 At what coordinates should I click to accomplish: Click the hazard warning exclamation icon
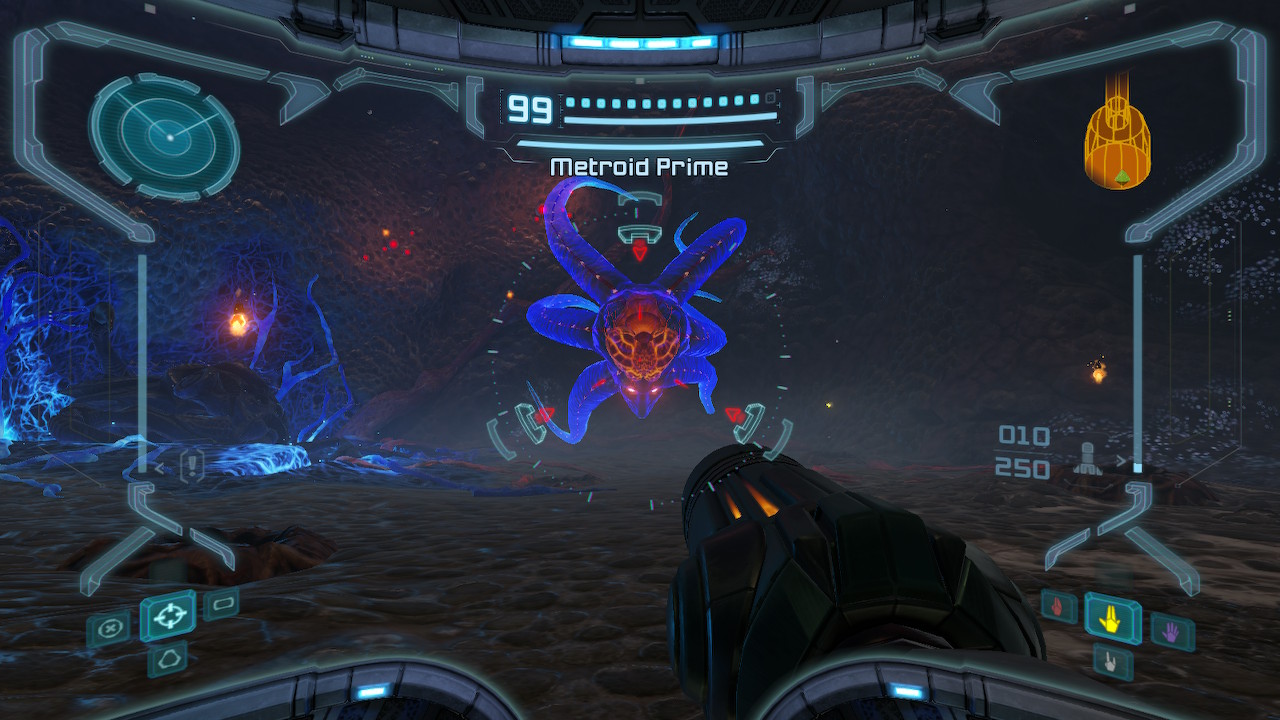pos(191,465)
